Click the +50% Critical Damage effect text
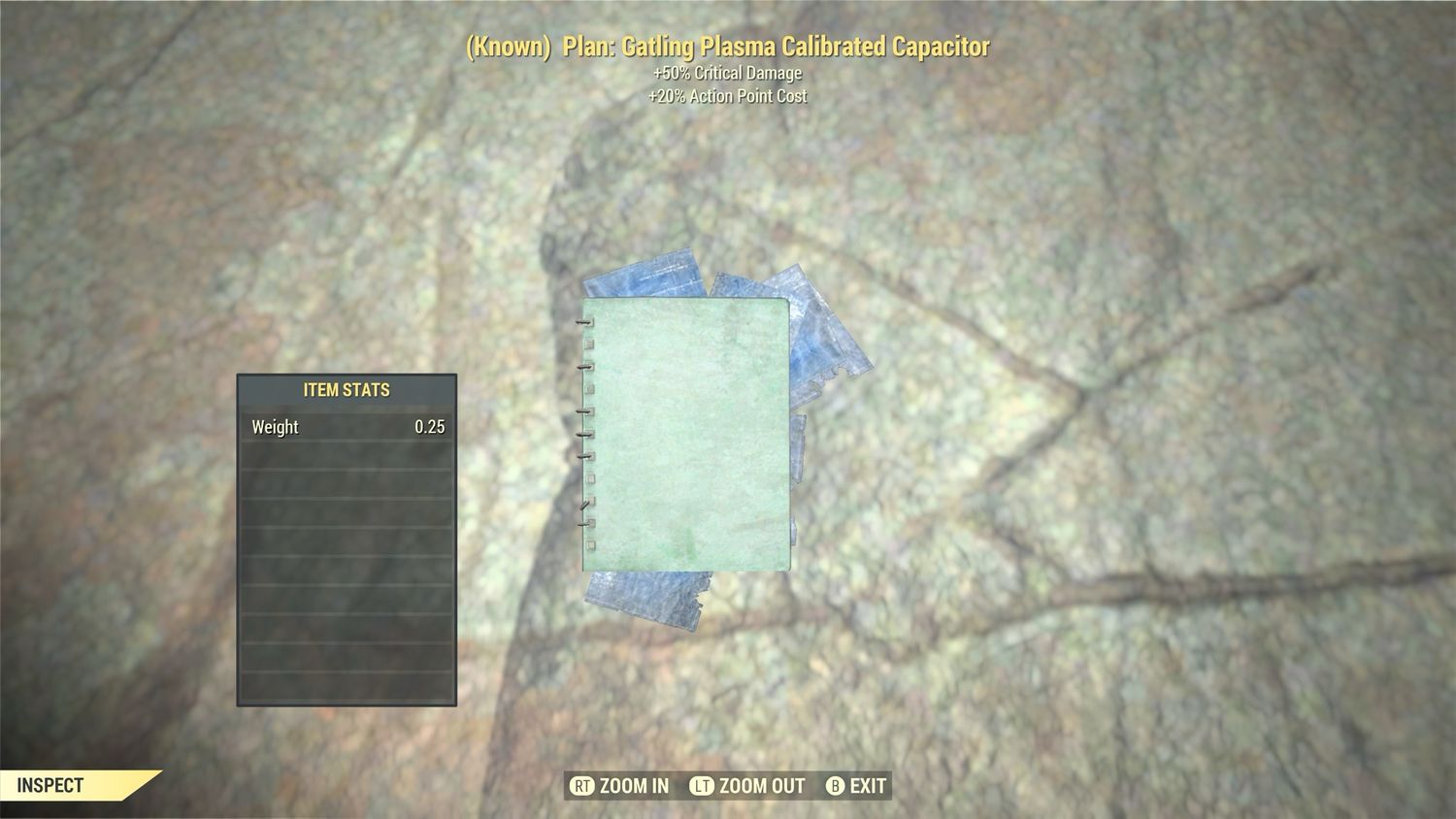The width and height of the screenshot is (1456, 819). tap(726, 72)
